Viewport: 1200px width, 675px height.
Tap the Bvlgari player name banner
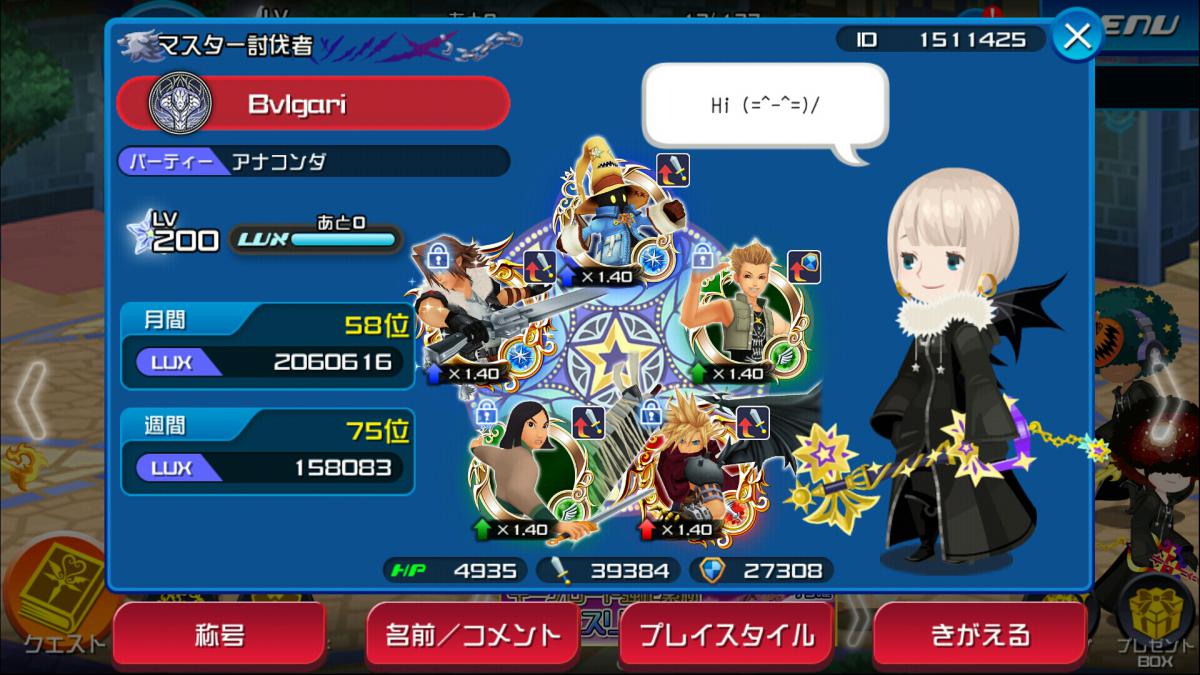tap(313, 104)
